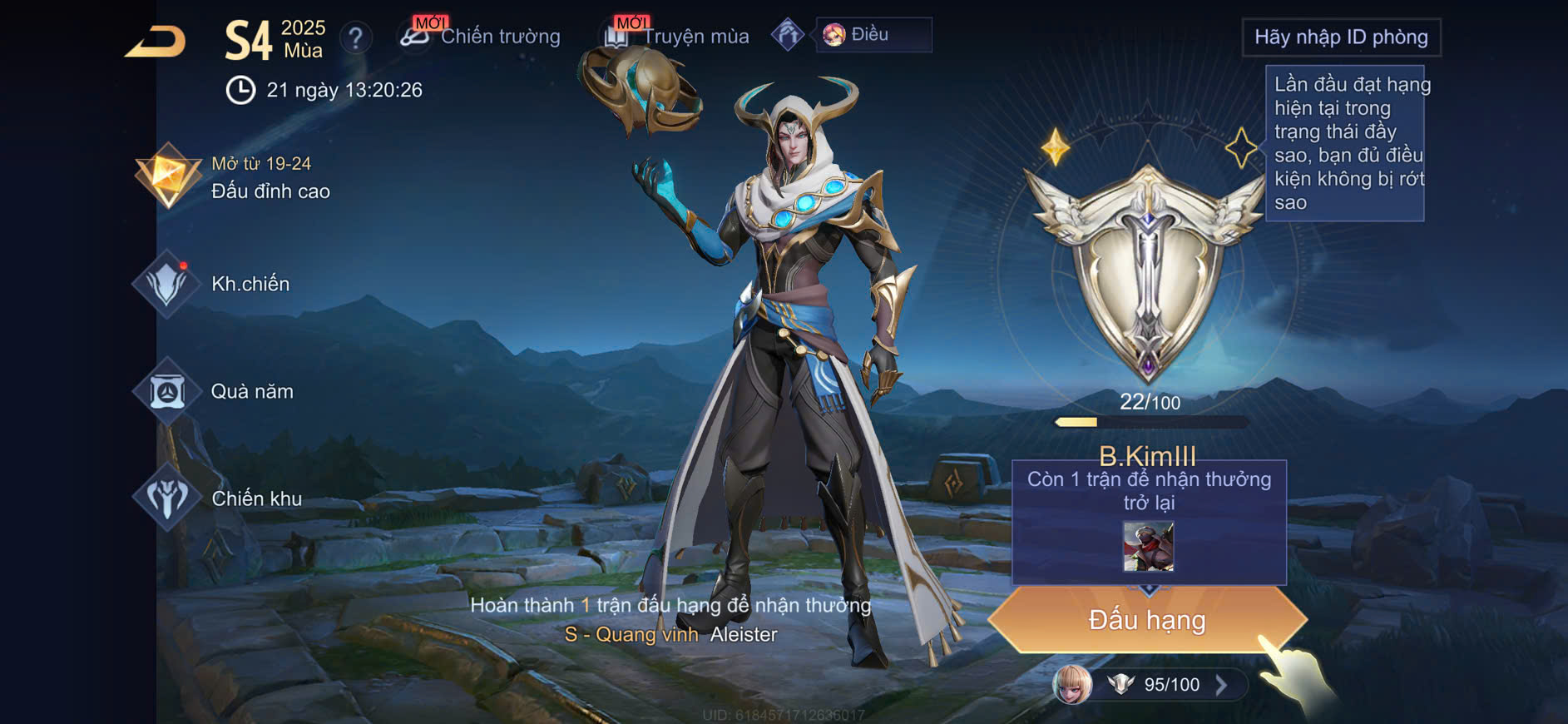Go back with the return arrow
This screenshot has width=1568, height=724.
point(156,42)
